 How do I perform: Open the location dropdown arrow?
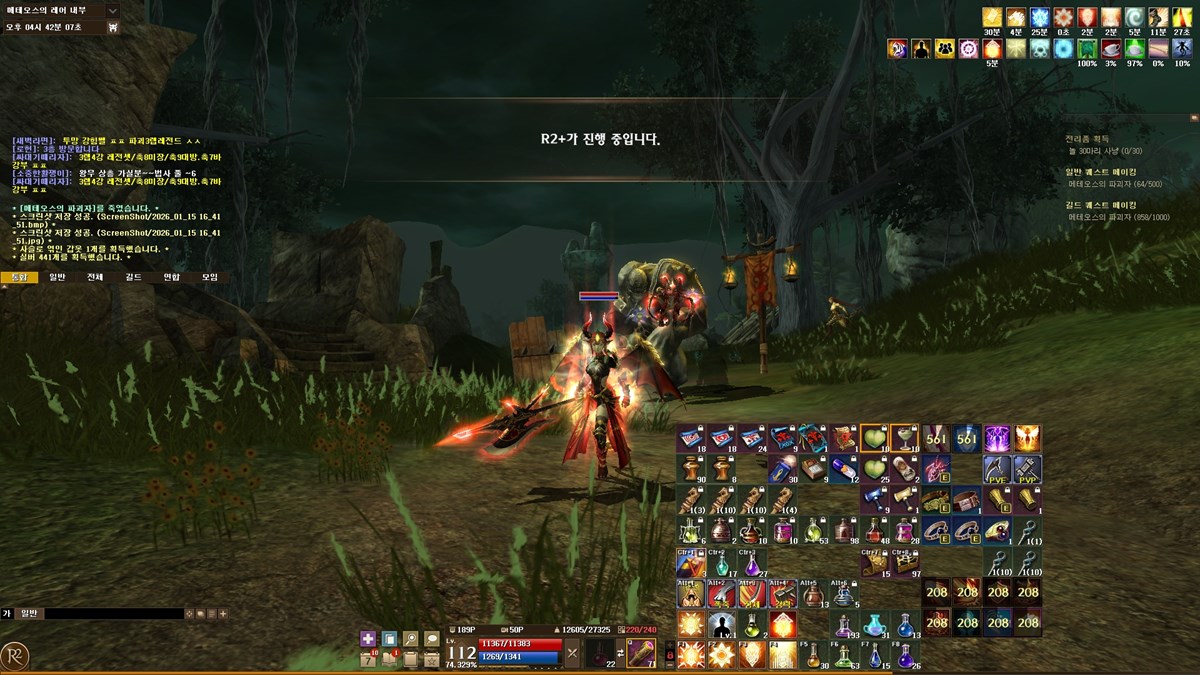coord(112,10)
